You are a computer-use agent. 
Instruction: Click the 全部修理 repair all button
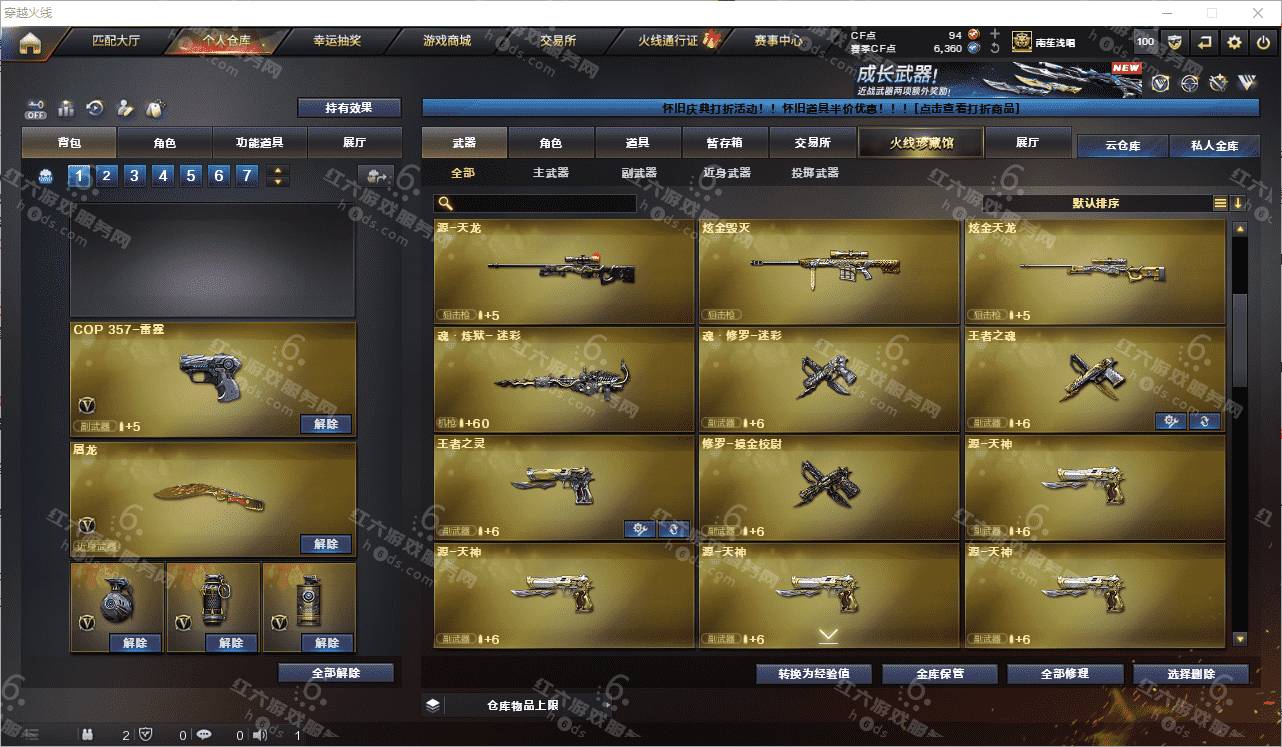(1063, 674)
